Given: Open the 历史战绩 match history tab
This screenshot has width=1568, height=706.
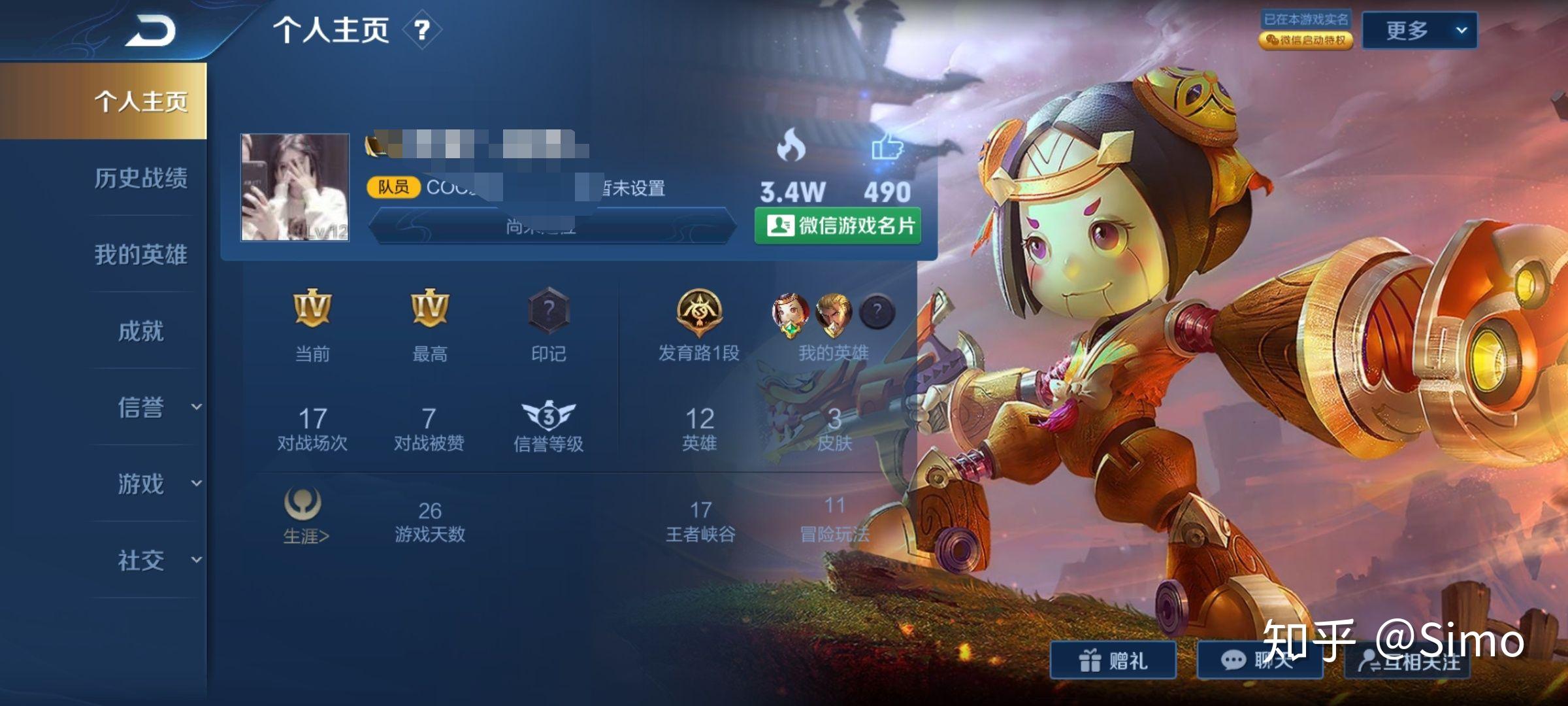Looking at the screenshot, I should [140, 178].
